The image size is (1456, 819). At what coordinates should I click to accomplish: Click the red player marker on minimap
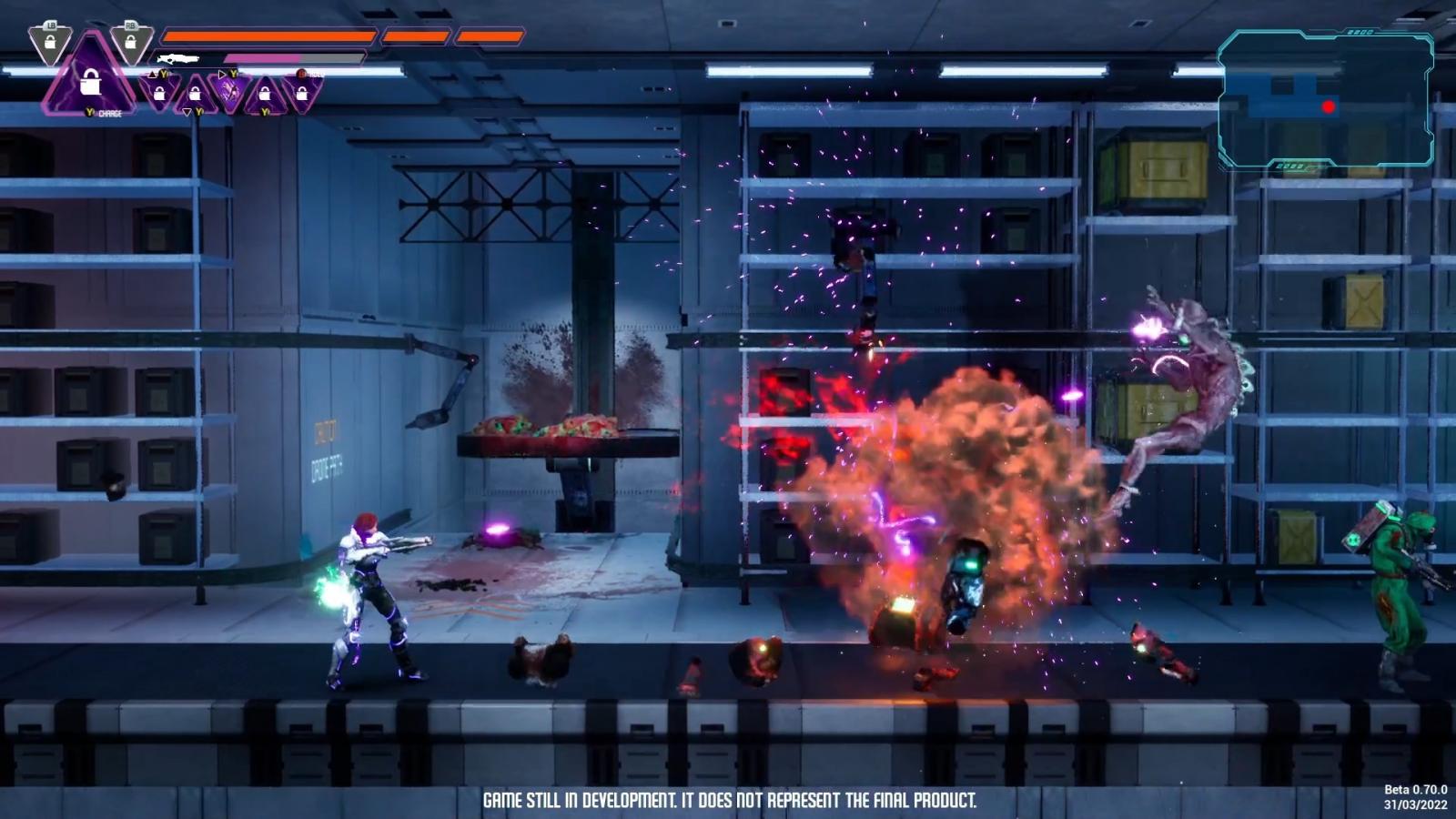point(1329,107)
